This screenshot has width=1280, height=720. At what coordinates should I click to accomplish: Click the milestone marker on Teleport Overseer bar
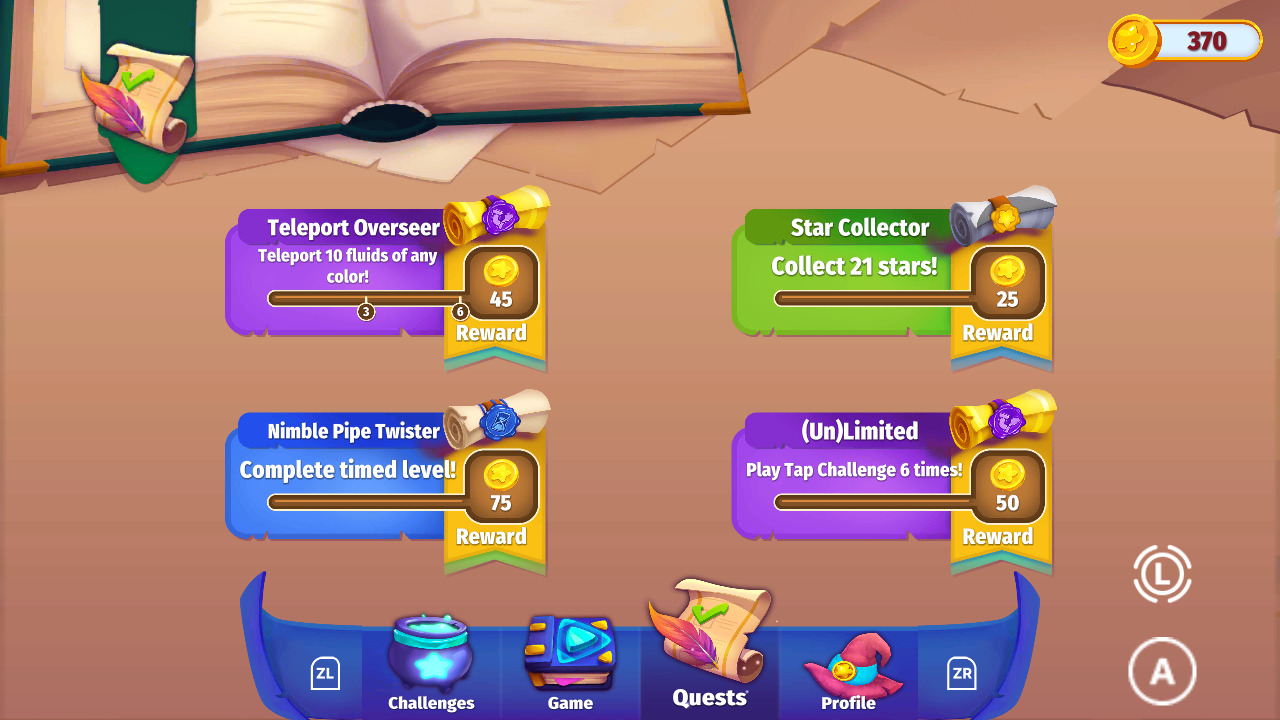pos(366,312)
